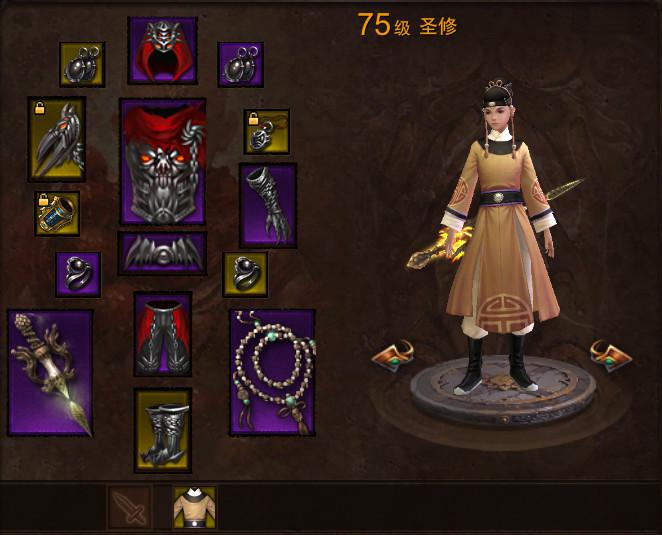This screenshot has height=535, width=662.
Task: Select the locked blue lantern trinket slot
Action: coord(57,213)
